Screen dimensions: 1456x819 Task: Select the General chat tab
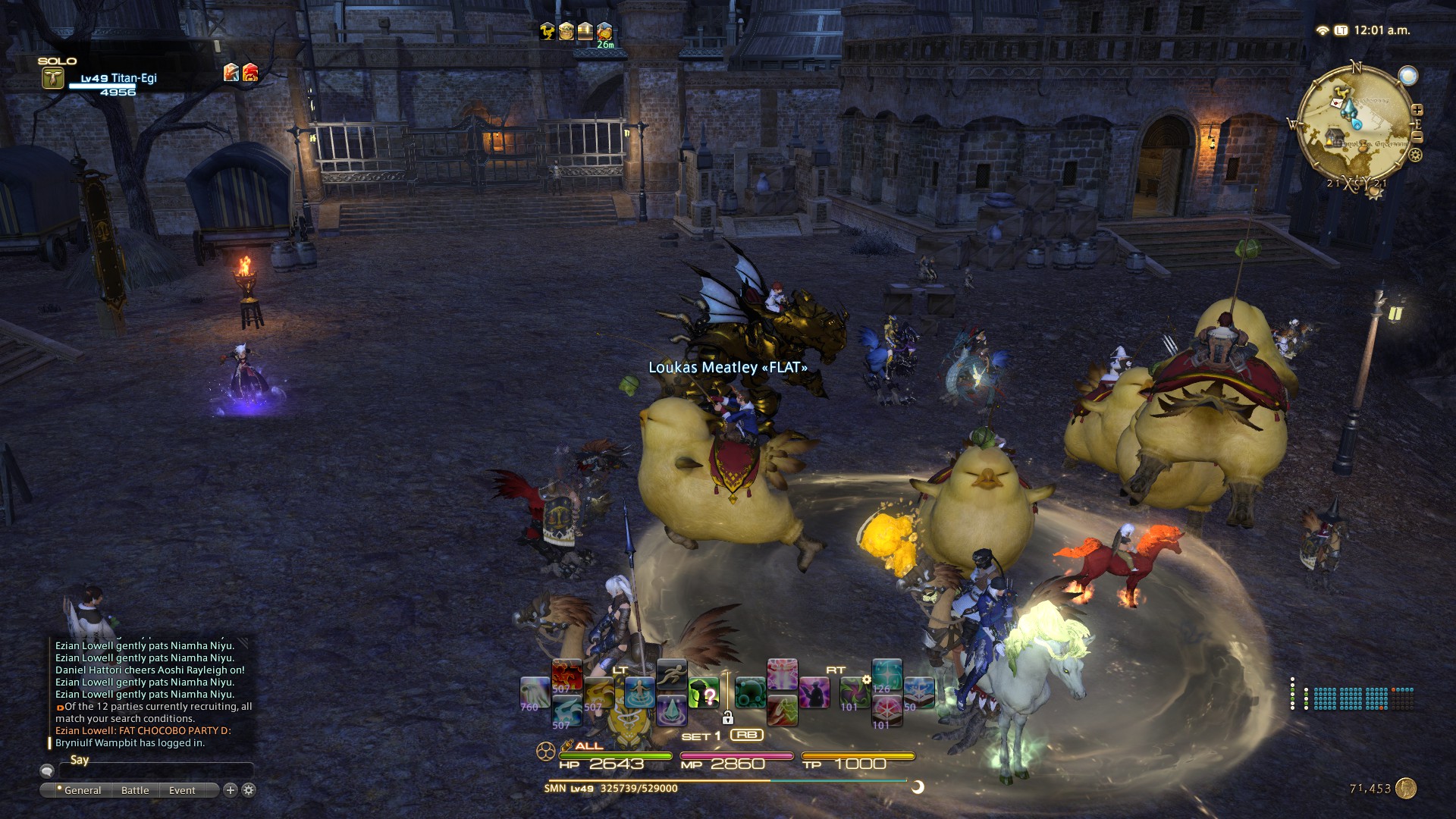point(82,790)
